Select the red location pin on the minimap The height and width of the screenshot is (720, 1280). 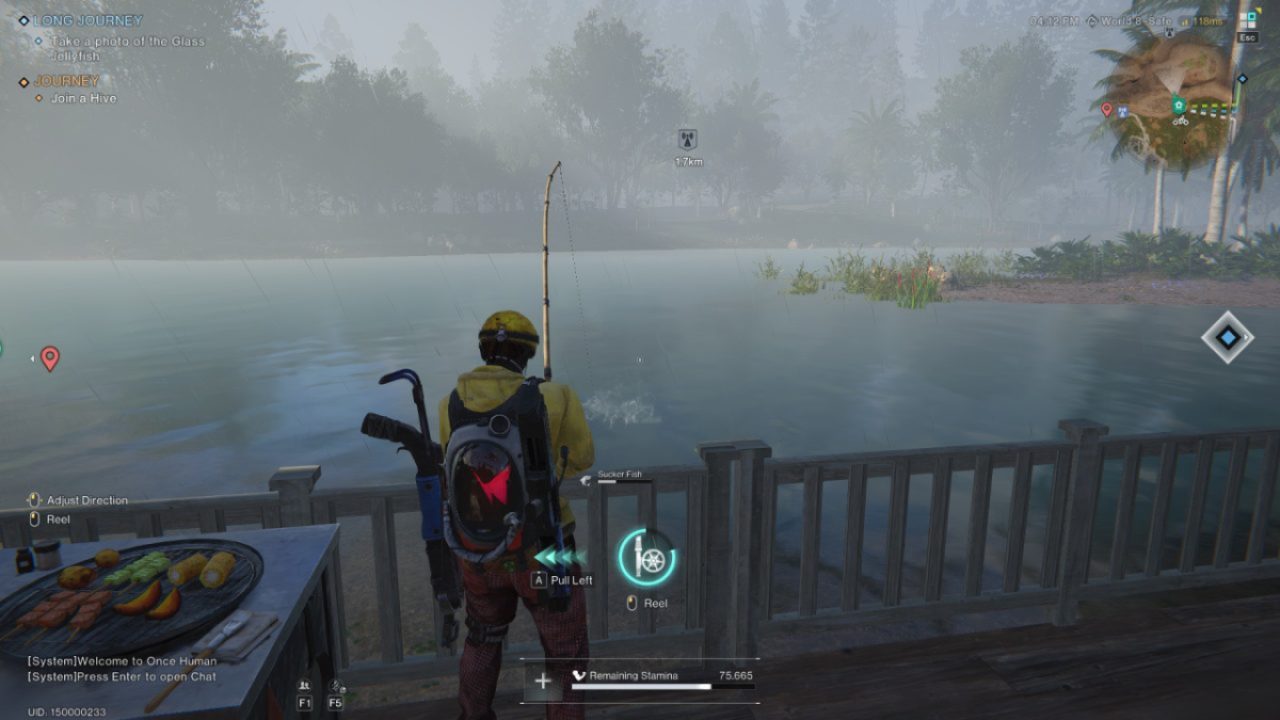(1107, 108)
